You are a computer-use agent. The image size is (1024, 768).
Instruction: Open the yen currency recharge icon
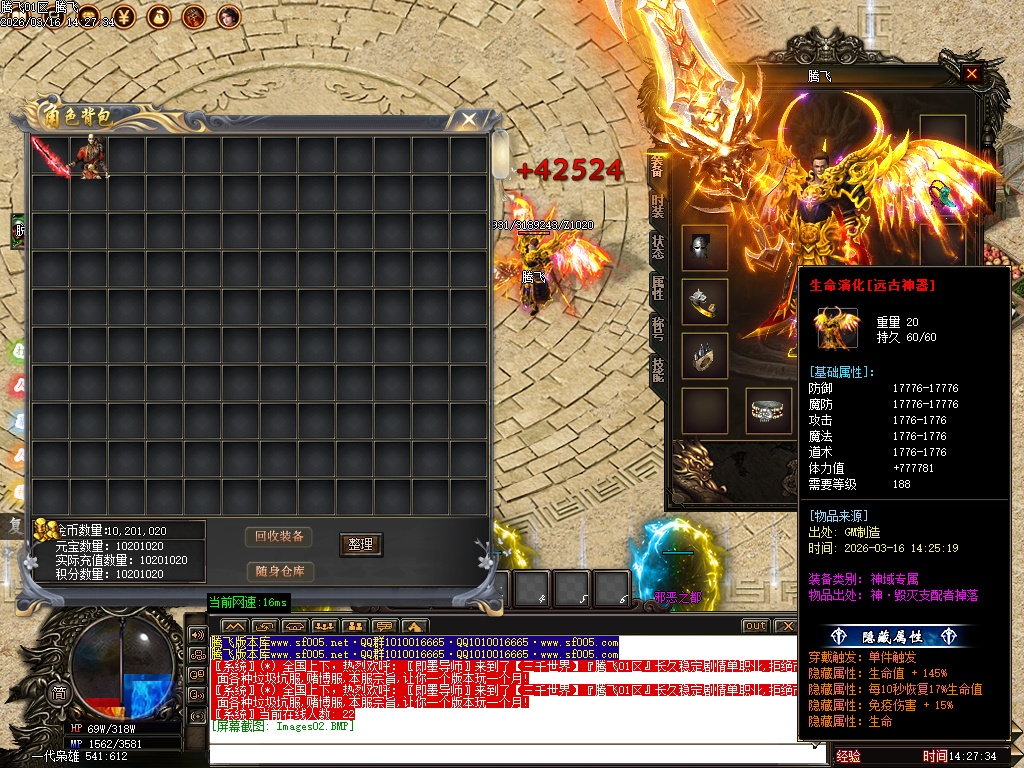126,15
